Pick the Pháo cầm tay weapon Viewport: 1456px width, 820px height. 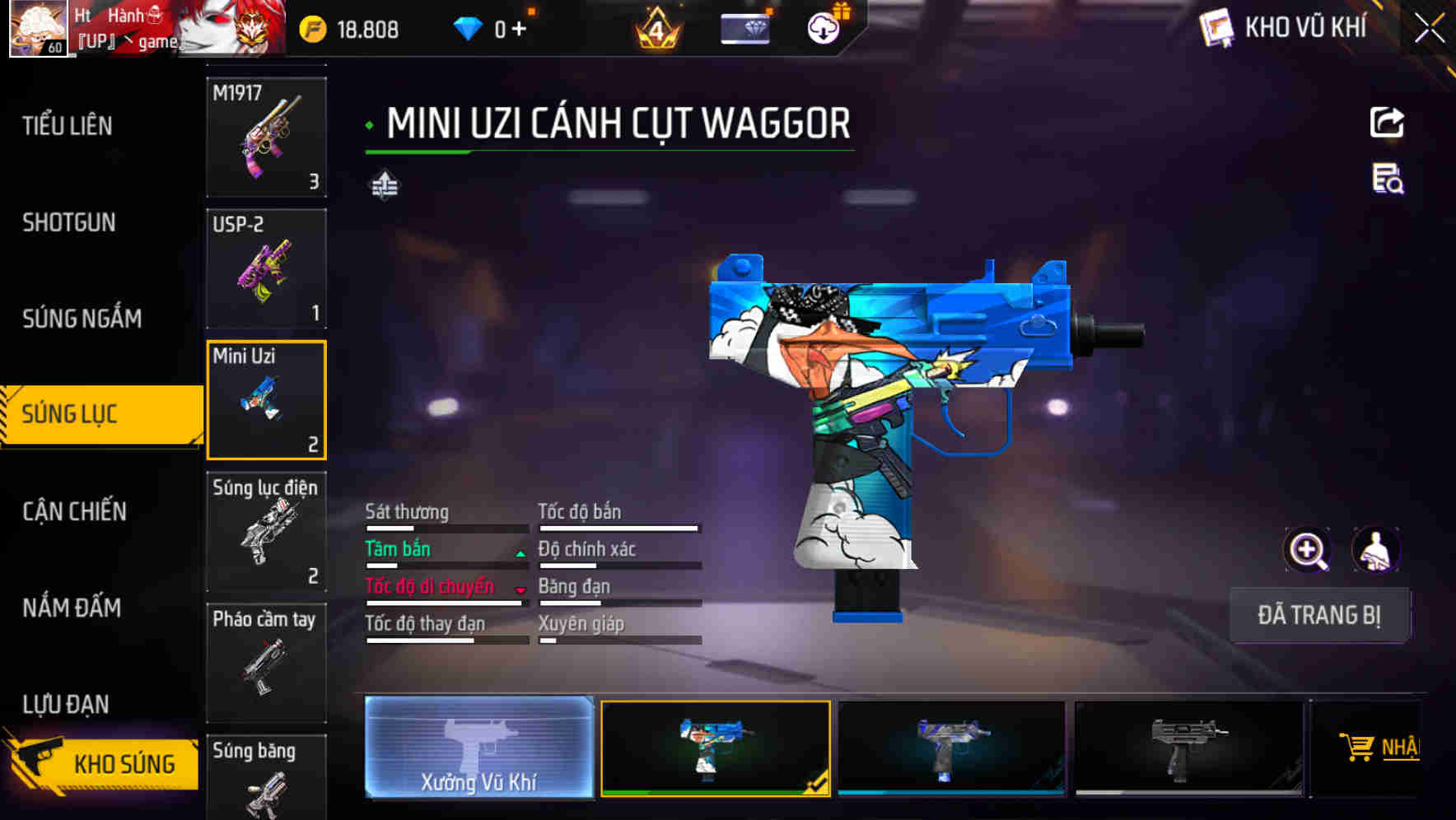[x=266, y=662]
